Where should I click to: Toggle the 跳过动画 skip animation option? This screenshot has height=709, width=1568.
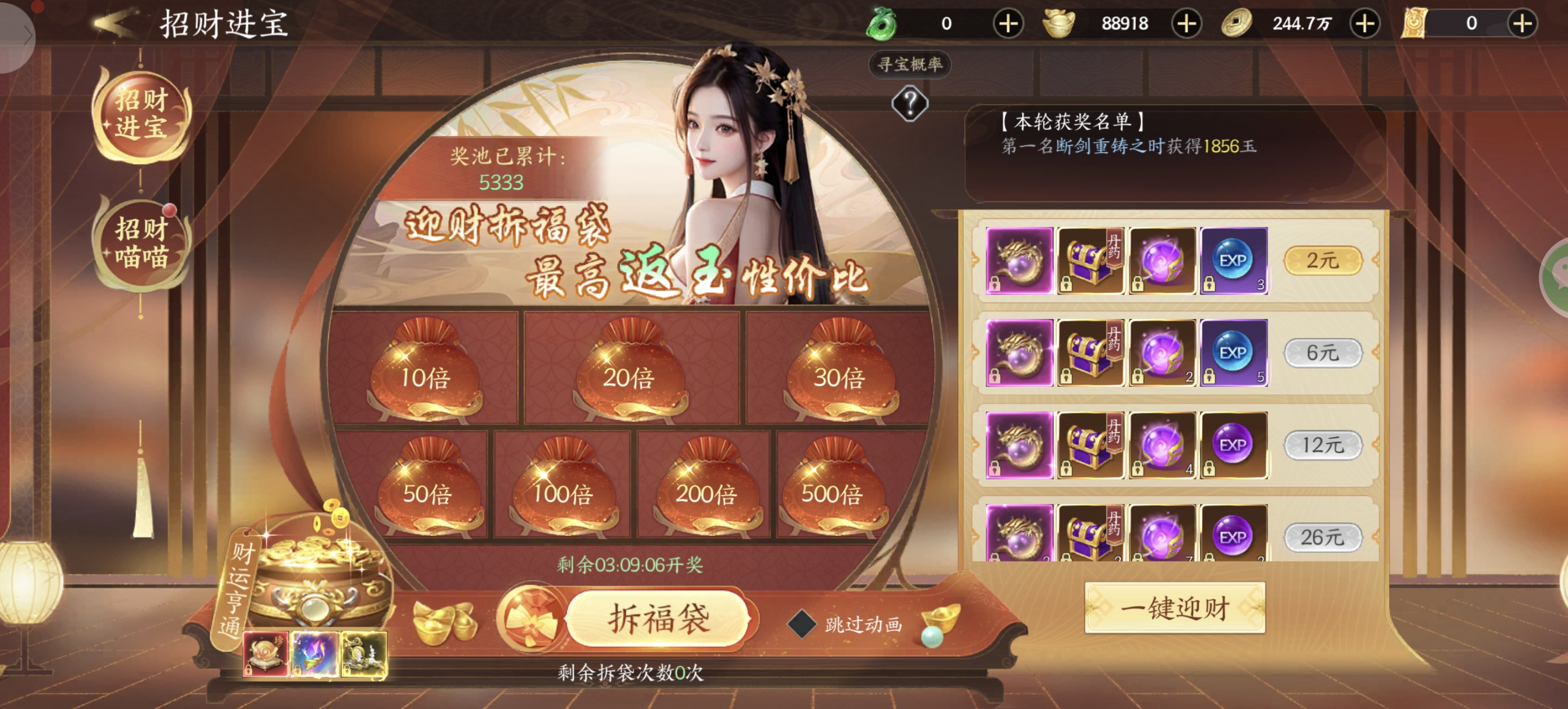click(x=802, y=624)
